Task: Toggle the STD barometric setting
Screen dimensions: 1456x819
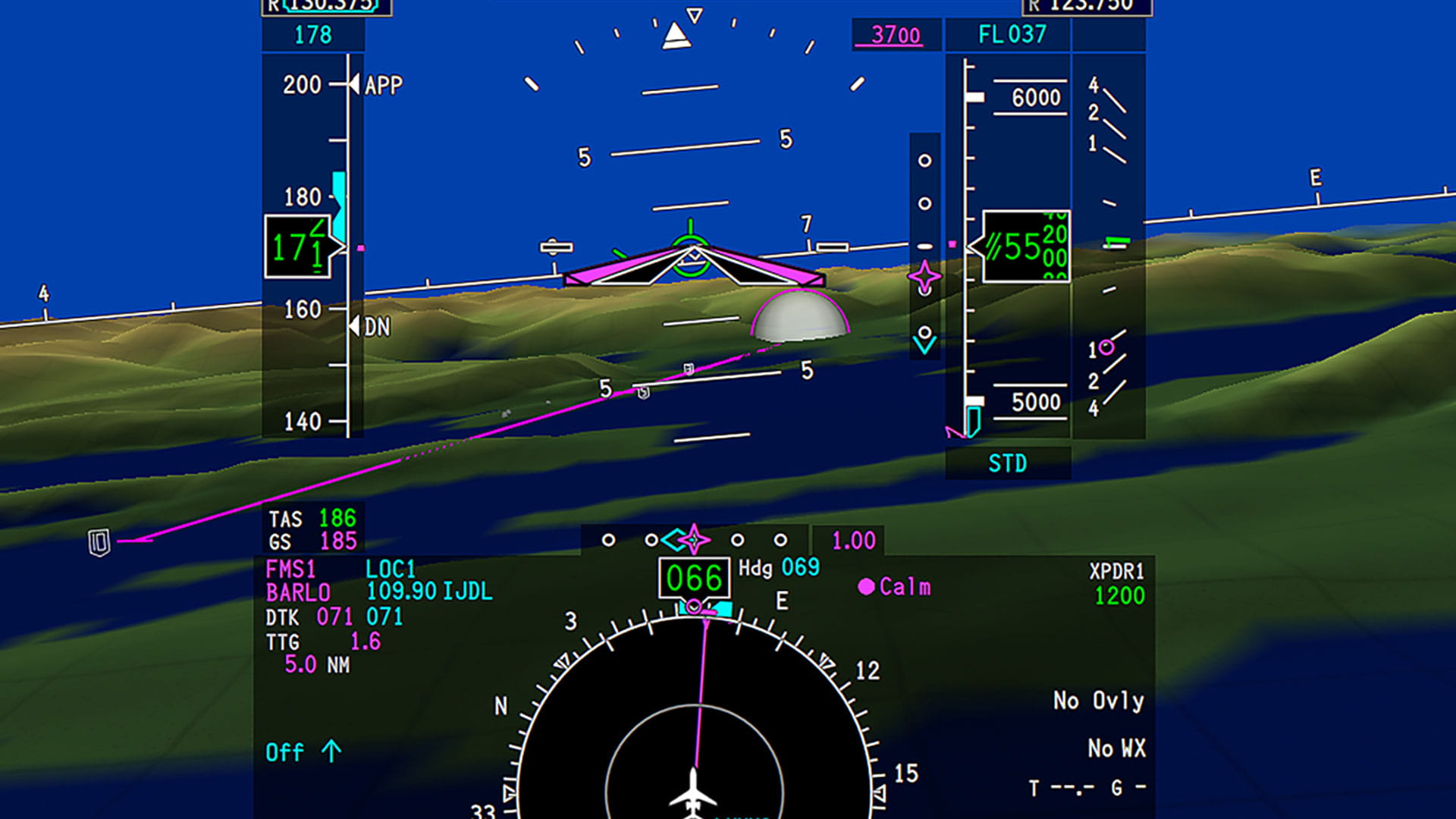Action: (x=1006, y=463)
